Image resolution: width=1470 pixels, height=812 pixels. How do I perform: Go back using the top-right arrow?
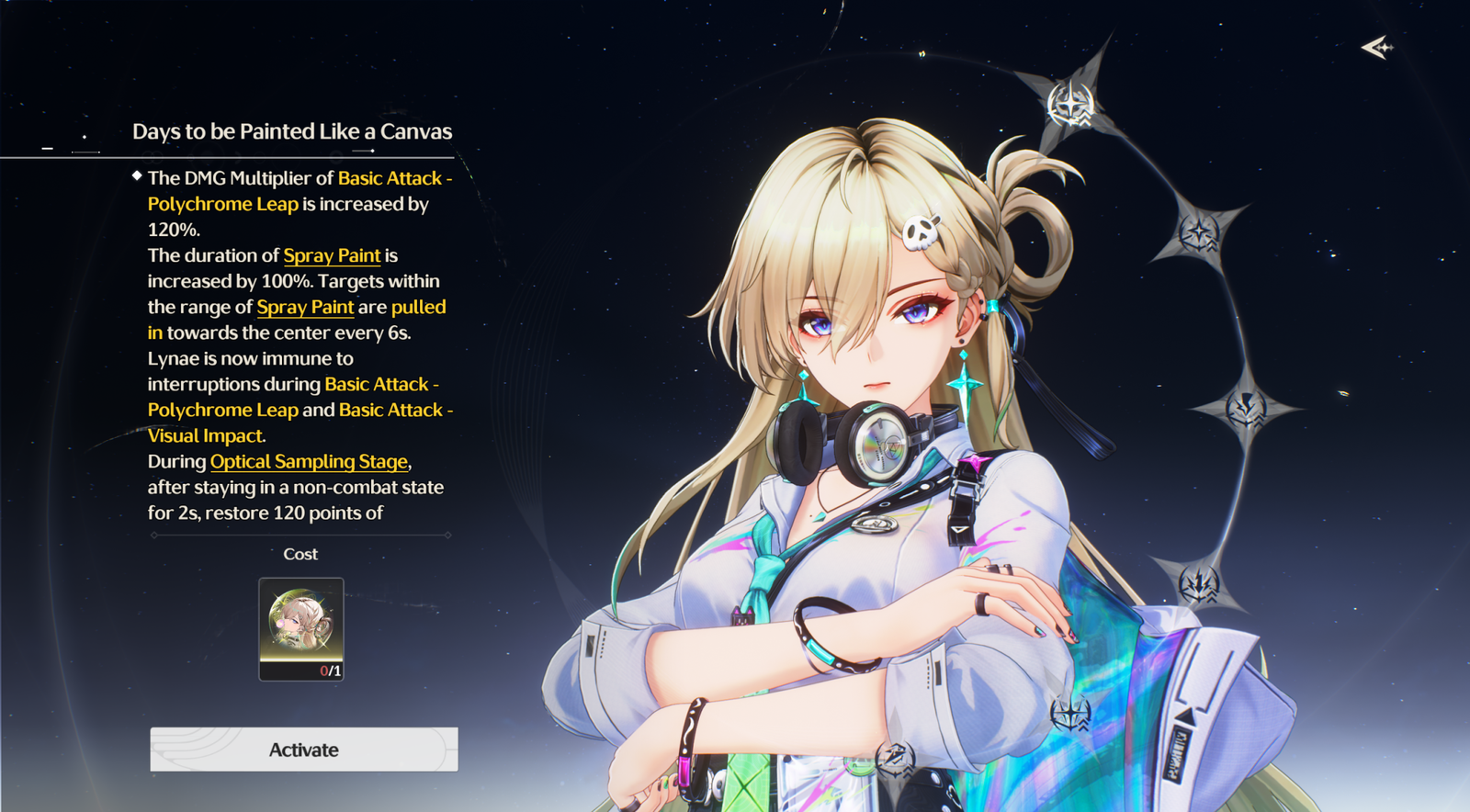[1376, 47]
